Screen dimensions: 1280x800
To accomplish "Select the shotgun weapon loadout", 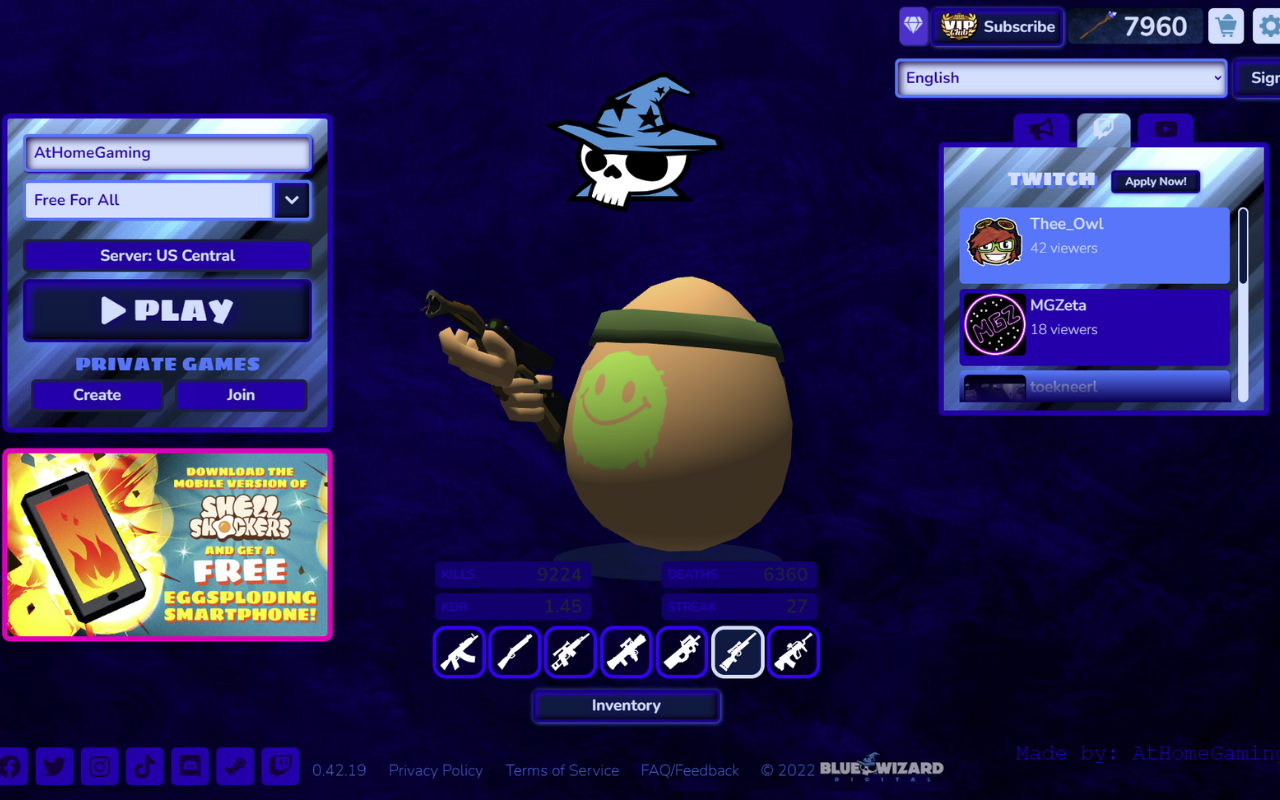I will point(515,652).
